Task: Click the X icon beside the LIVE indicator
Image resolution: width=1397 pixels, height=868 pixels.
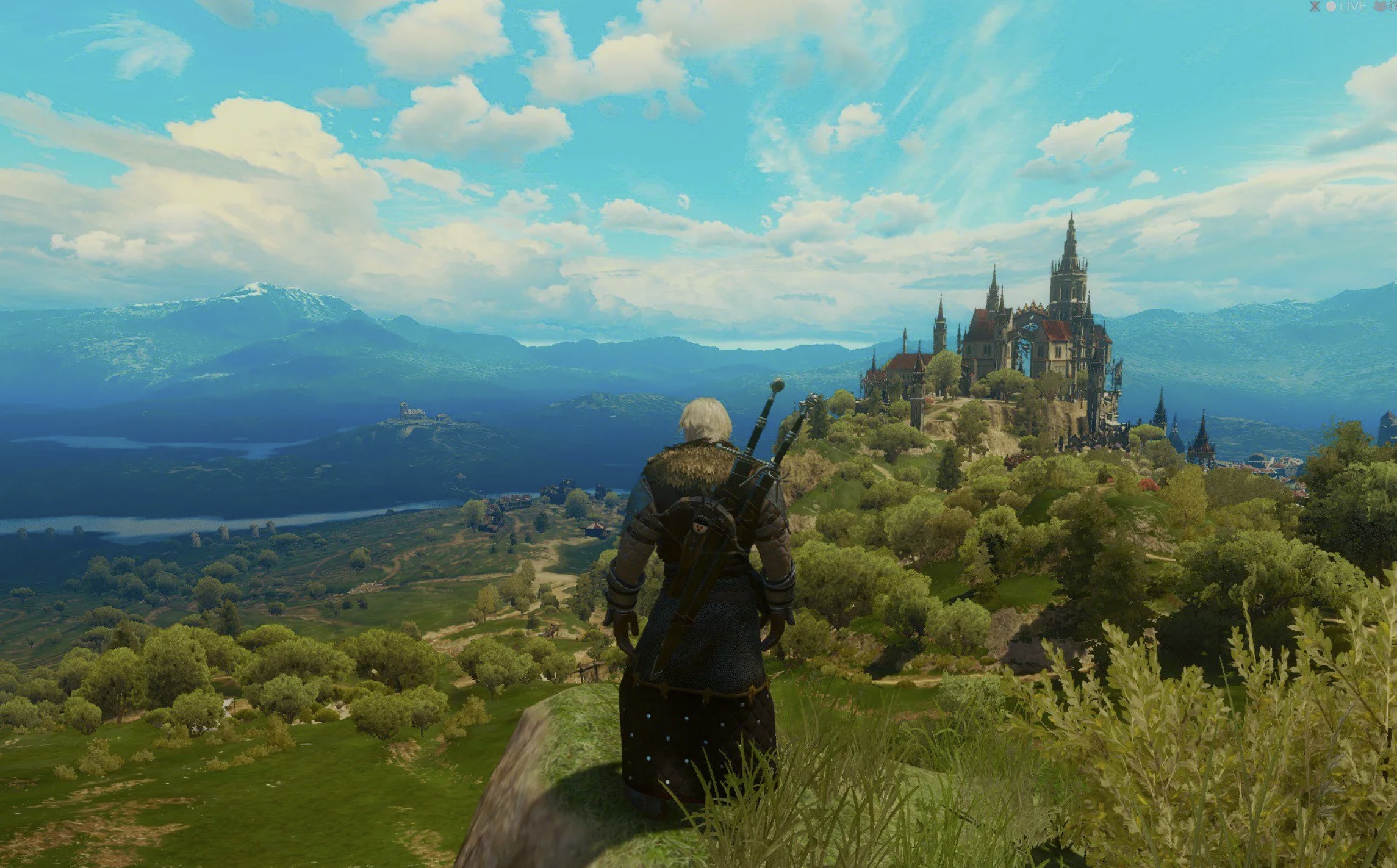Action: point(1315,7)
